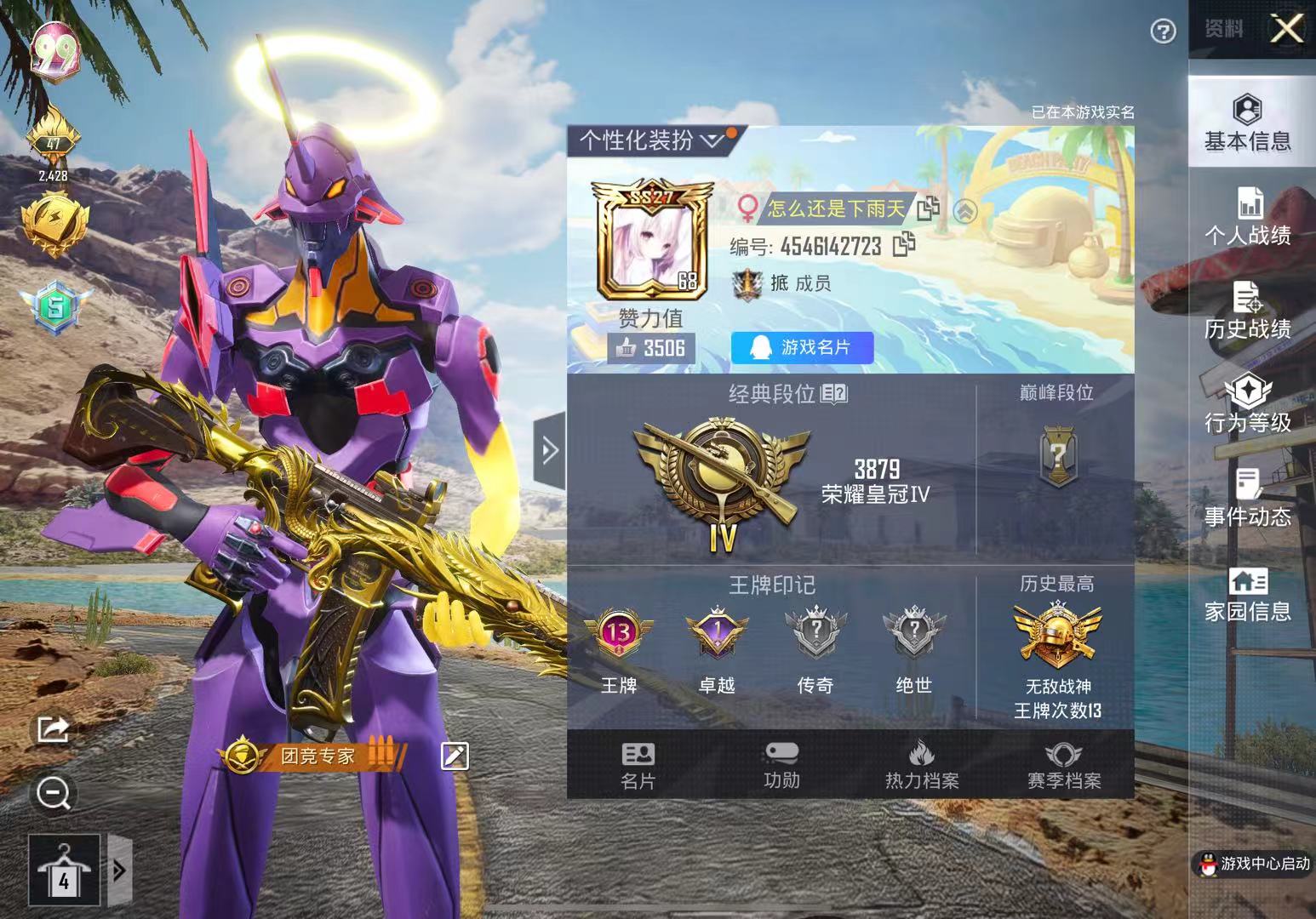1316x919 pixels.
Task: Select the pencil icon to edit title
Action: click(x=455, y=754)
